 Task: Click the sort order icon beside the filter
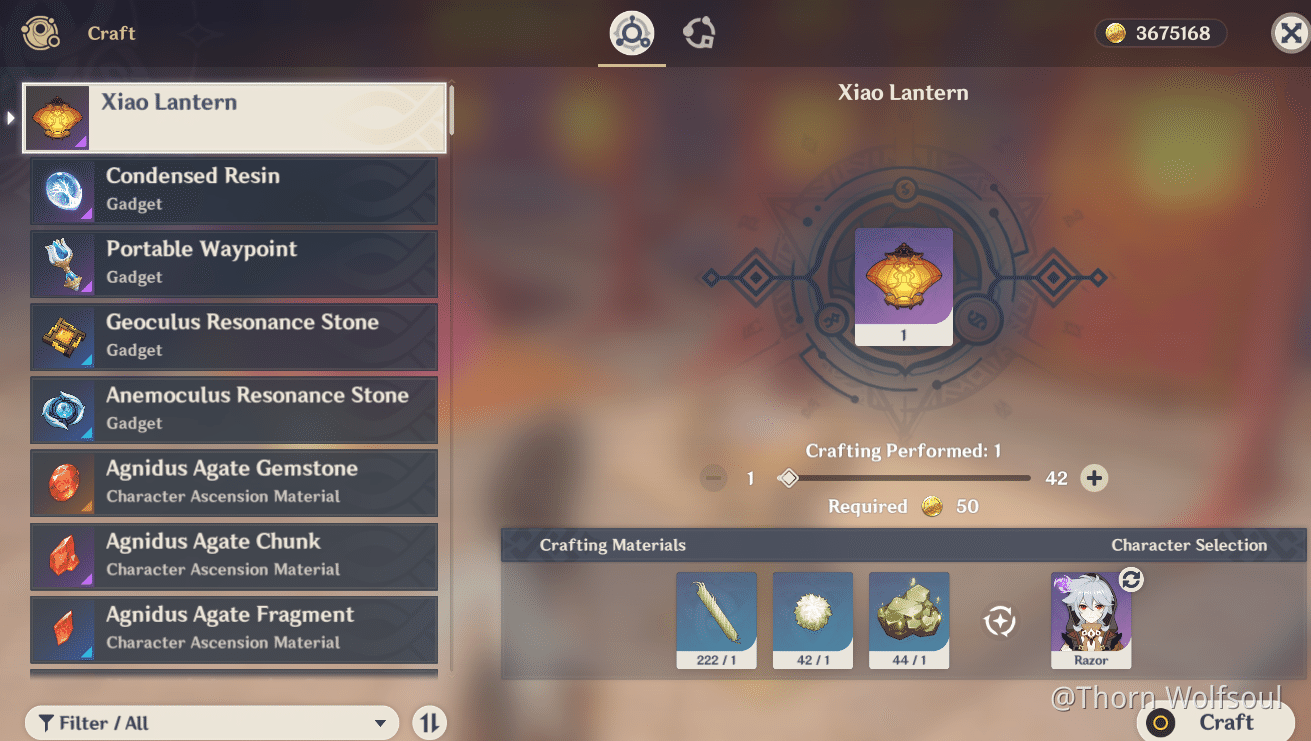tap(429, 722)
